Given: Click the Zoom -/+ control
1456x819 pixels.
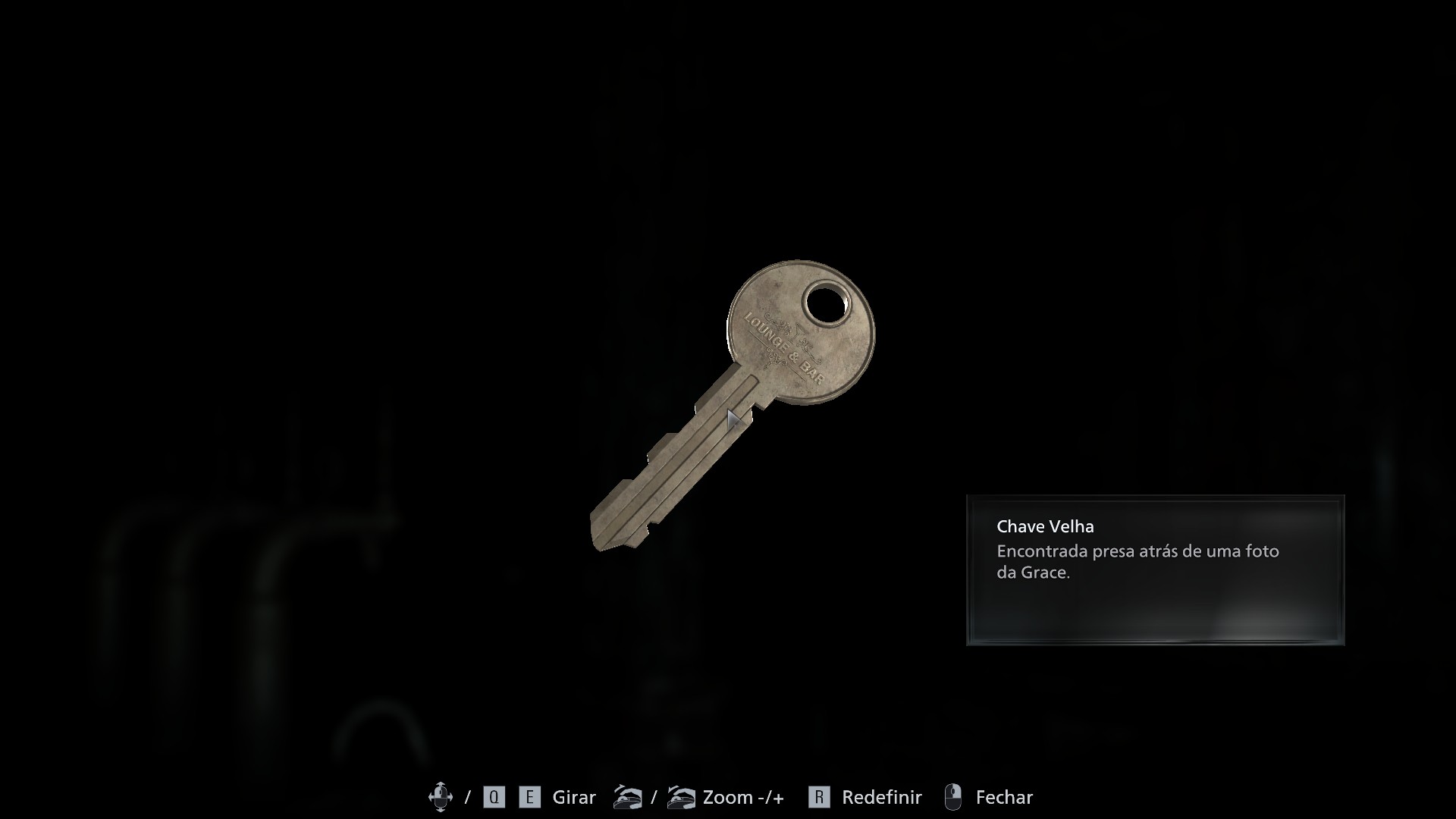Looking at the screenshot, I should coord(742,797).
